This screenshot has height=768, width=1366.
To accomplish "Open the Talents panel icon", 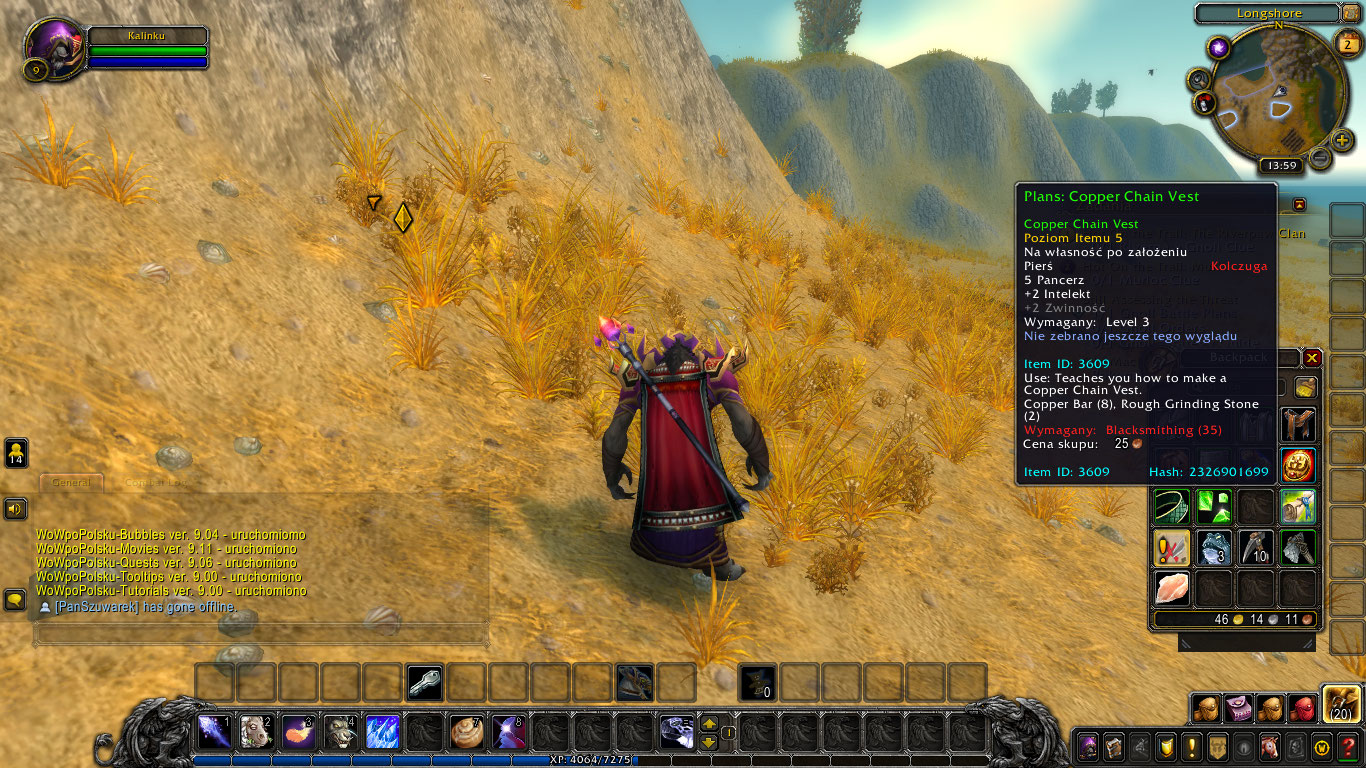I will coord(1140,746).
